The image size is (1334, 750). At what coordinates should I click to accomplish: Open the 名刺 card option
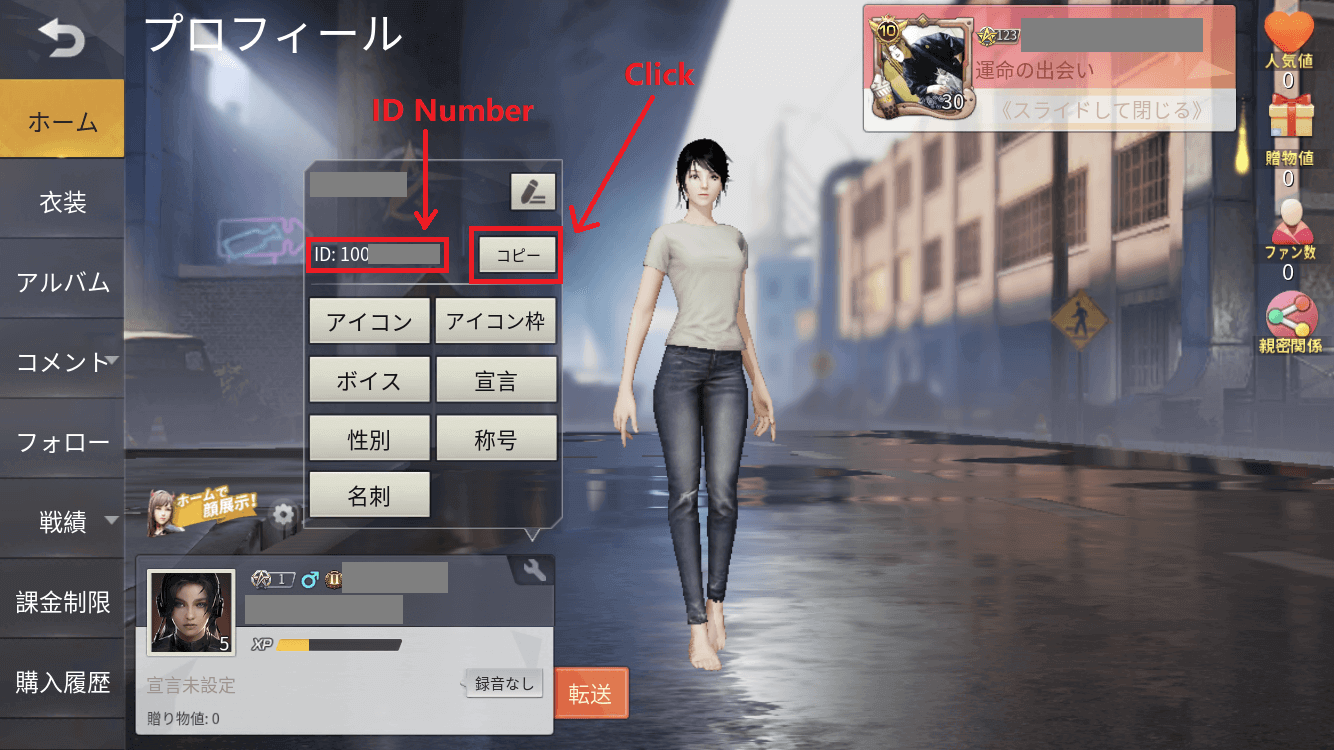pos(369,497)
